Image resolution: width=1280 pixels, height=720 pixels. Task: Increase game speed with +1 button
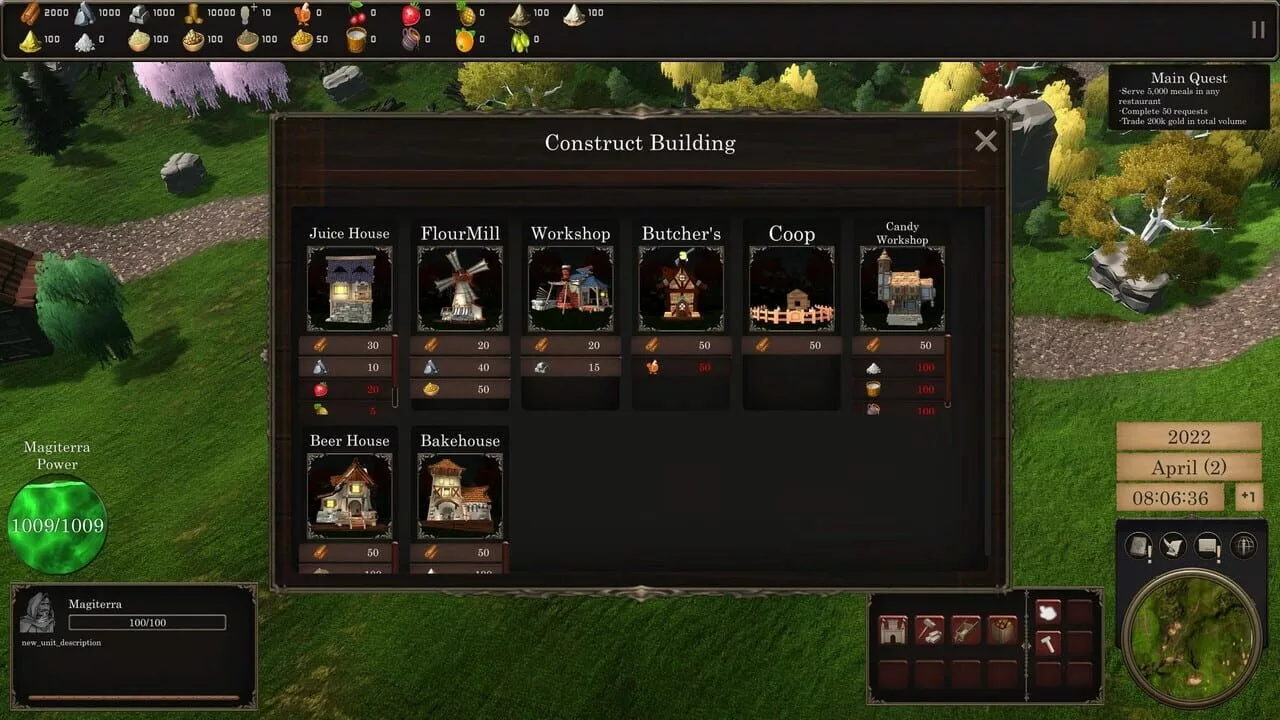coord(1249,497)
